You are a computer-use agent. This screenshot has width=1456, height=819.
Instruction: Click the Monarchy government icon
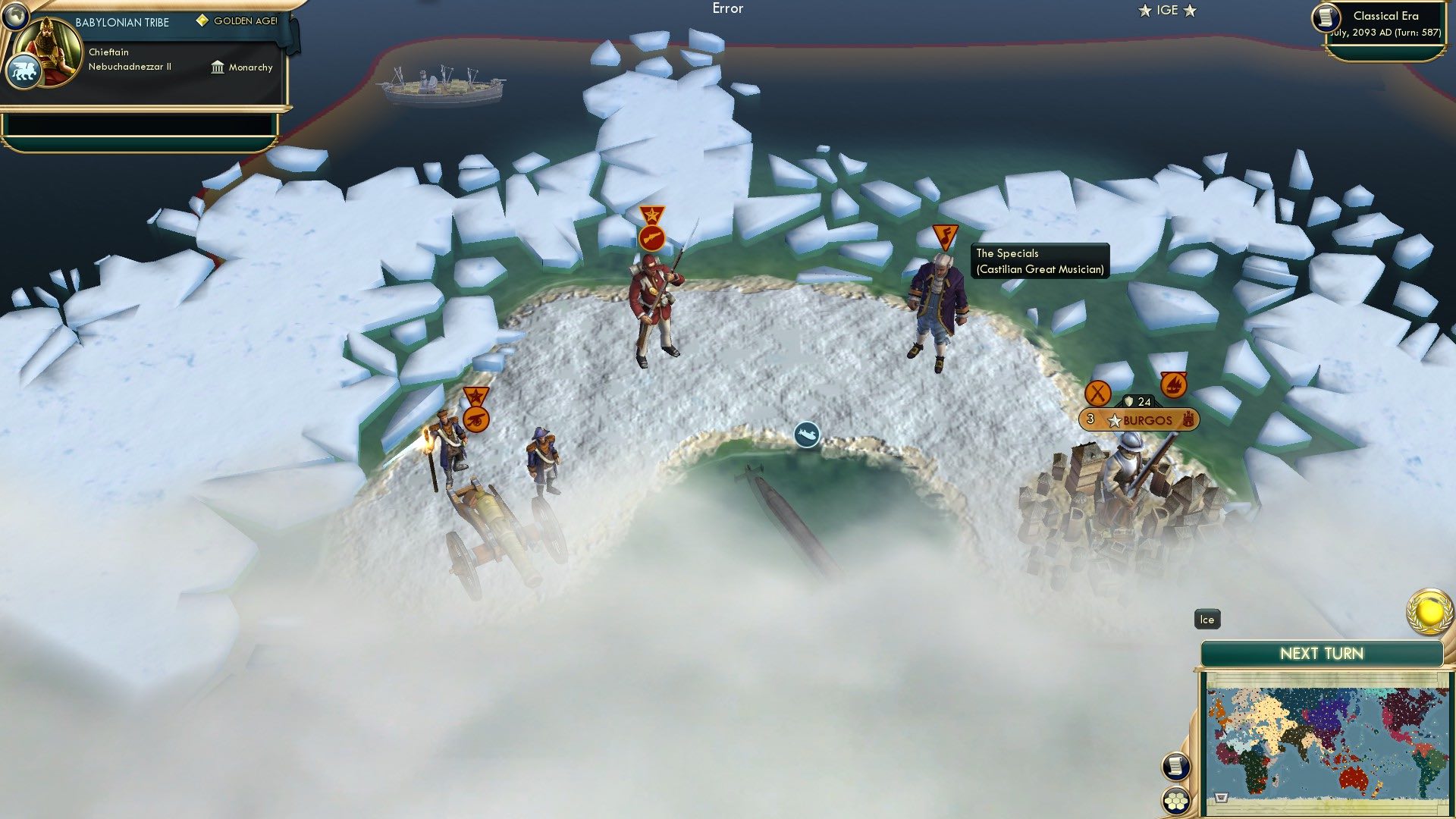tap(216, 67)
